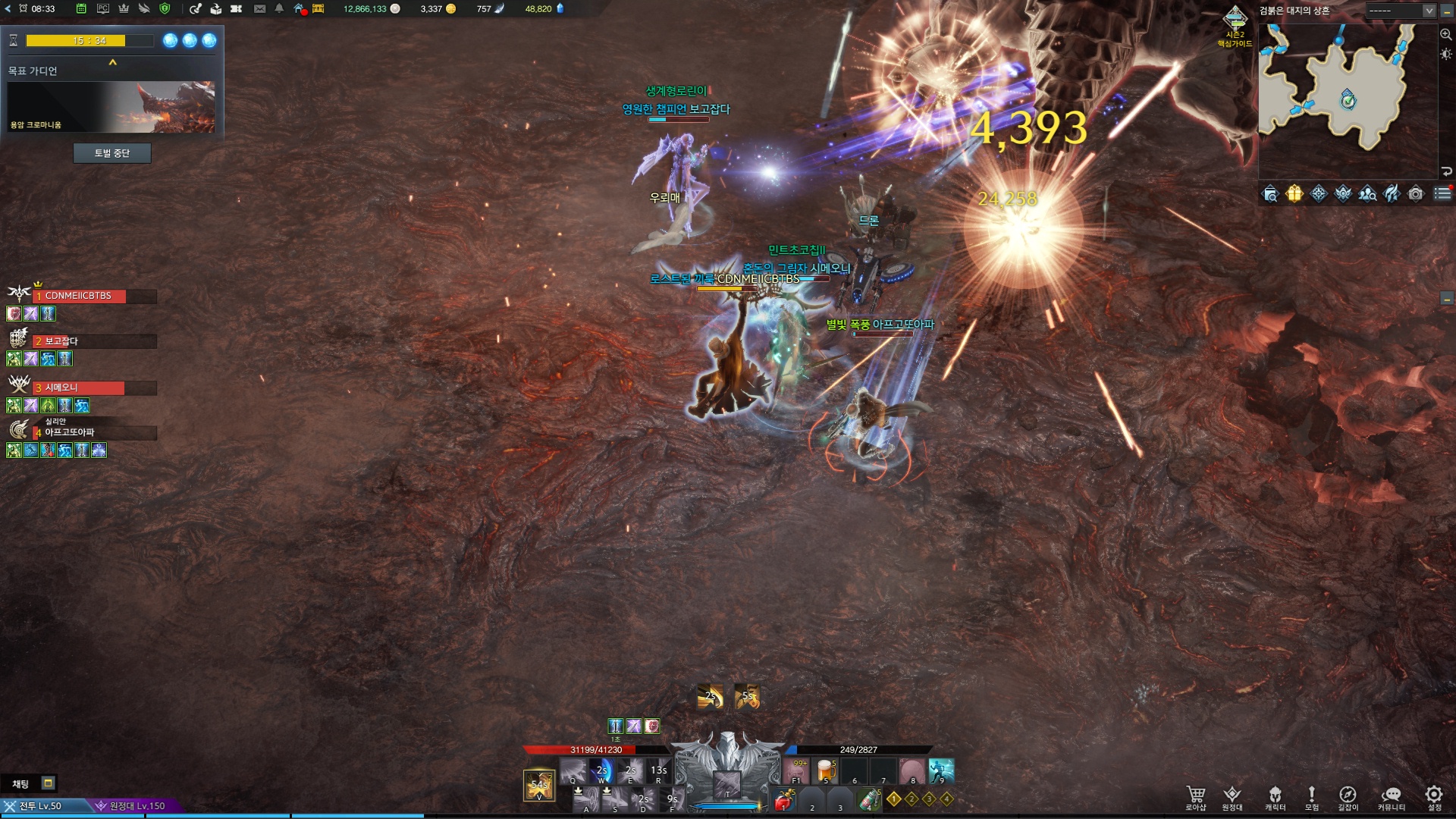Image resolution: width=1456 pixels, height=819 pixels.
Task: Click the yellow gift box icon
Action: pyautogui.click(x=1294, y=194)
